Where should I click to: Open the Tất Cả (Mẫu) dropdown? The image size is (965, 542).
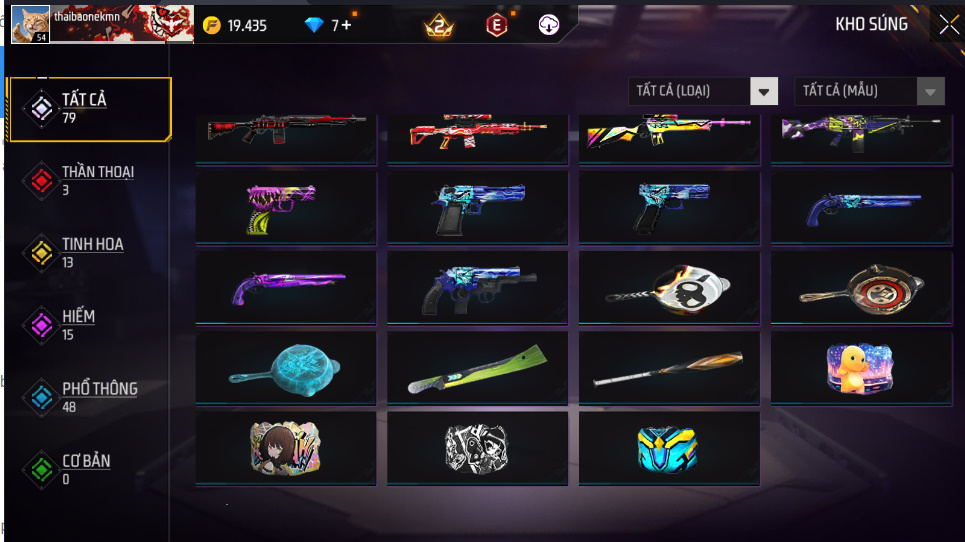point(869,91)
